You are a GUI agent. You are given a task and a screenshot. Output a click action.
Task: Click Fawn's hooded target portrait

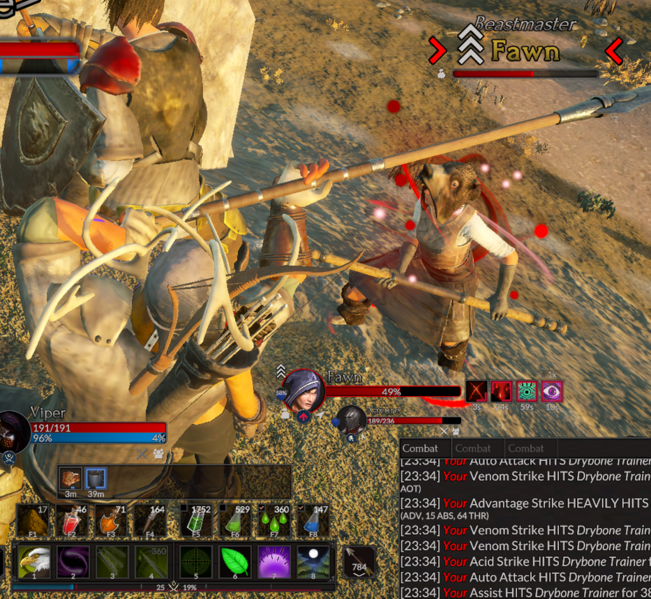tap(302, 389)
